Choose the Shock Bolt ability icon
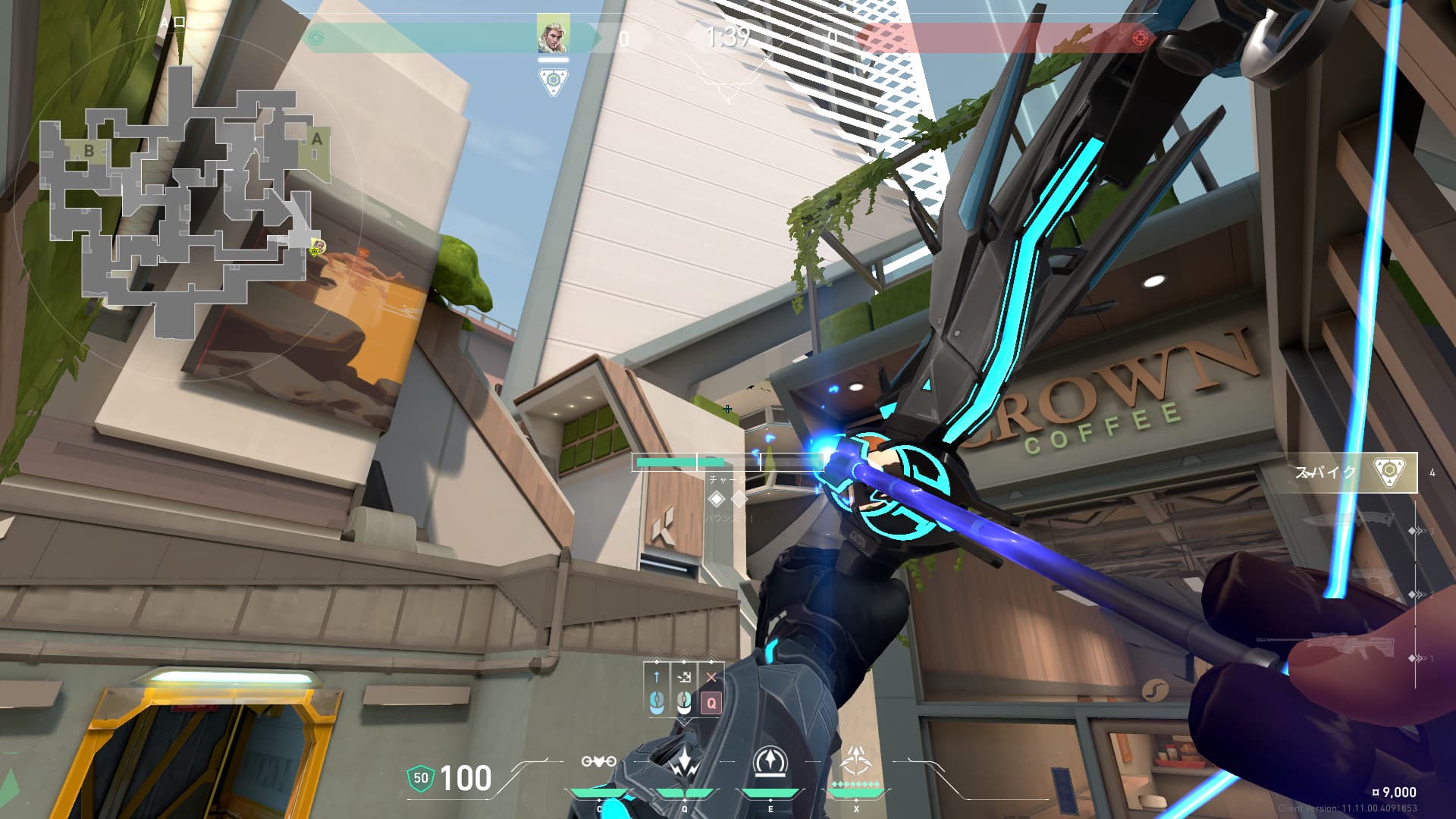Viewport: 1456px width, 819px height. click(x=685, y=762)
